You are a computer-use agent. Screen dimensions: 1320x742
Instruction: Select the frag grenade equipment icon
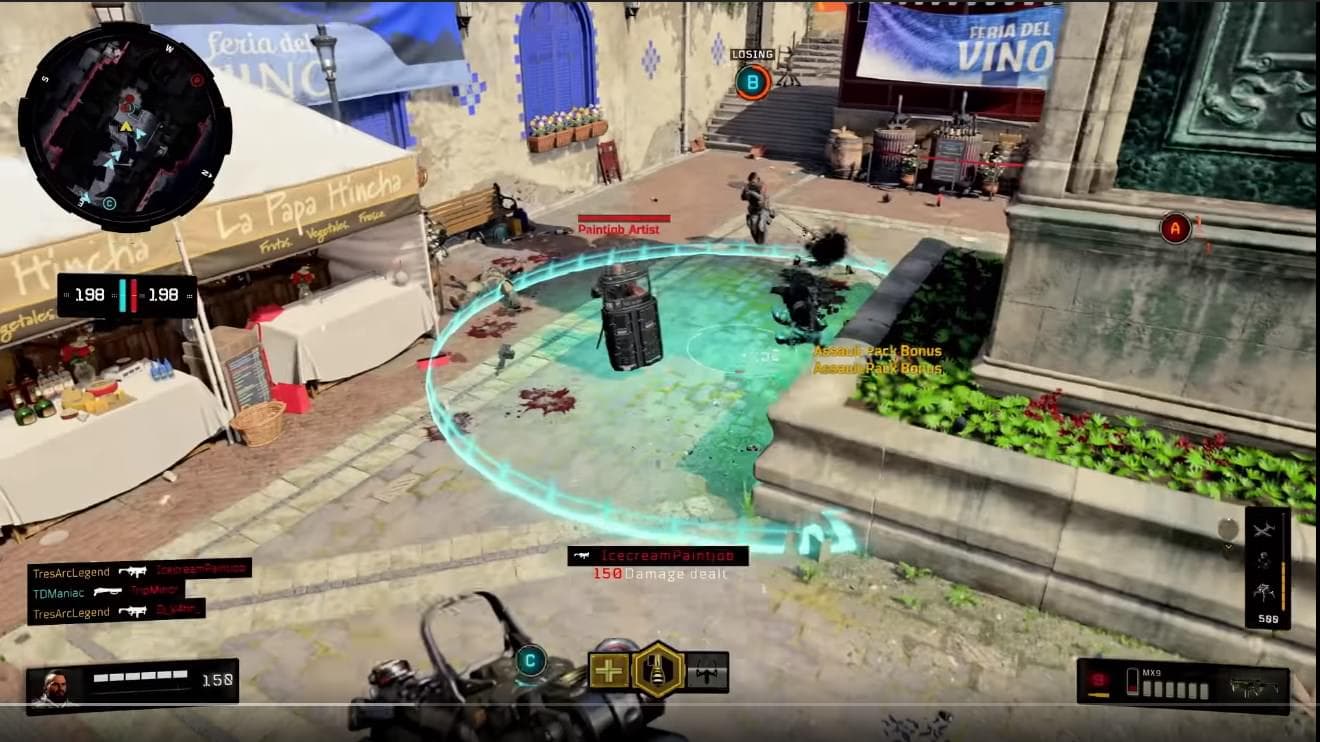(x=656, y=670)
